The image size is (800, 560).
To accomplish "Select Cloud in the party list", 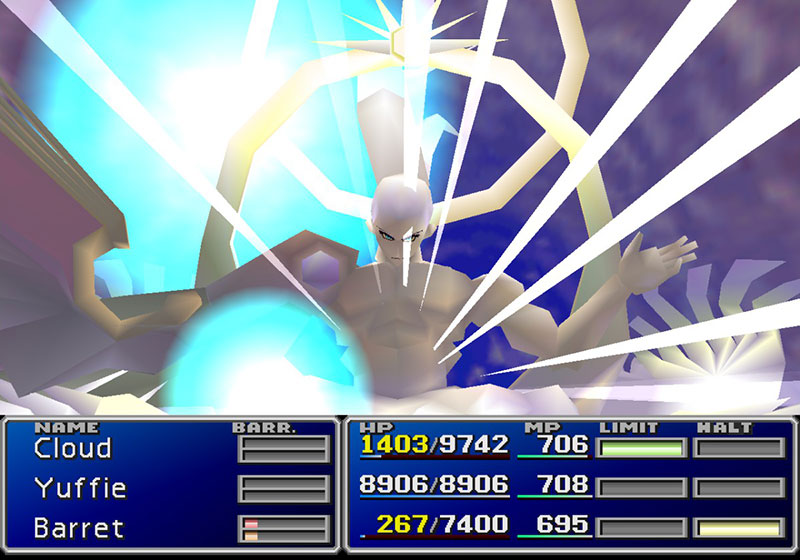I will (72, 448).
